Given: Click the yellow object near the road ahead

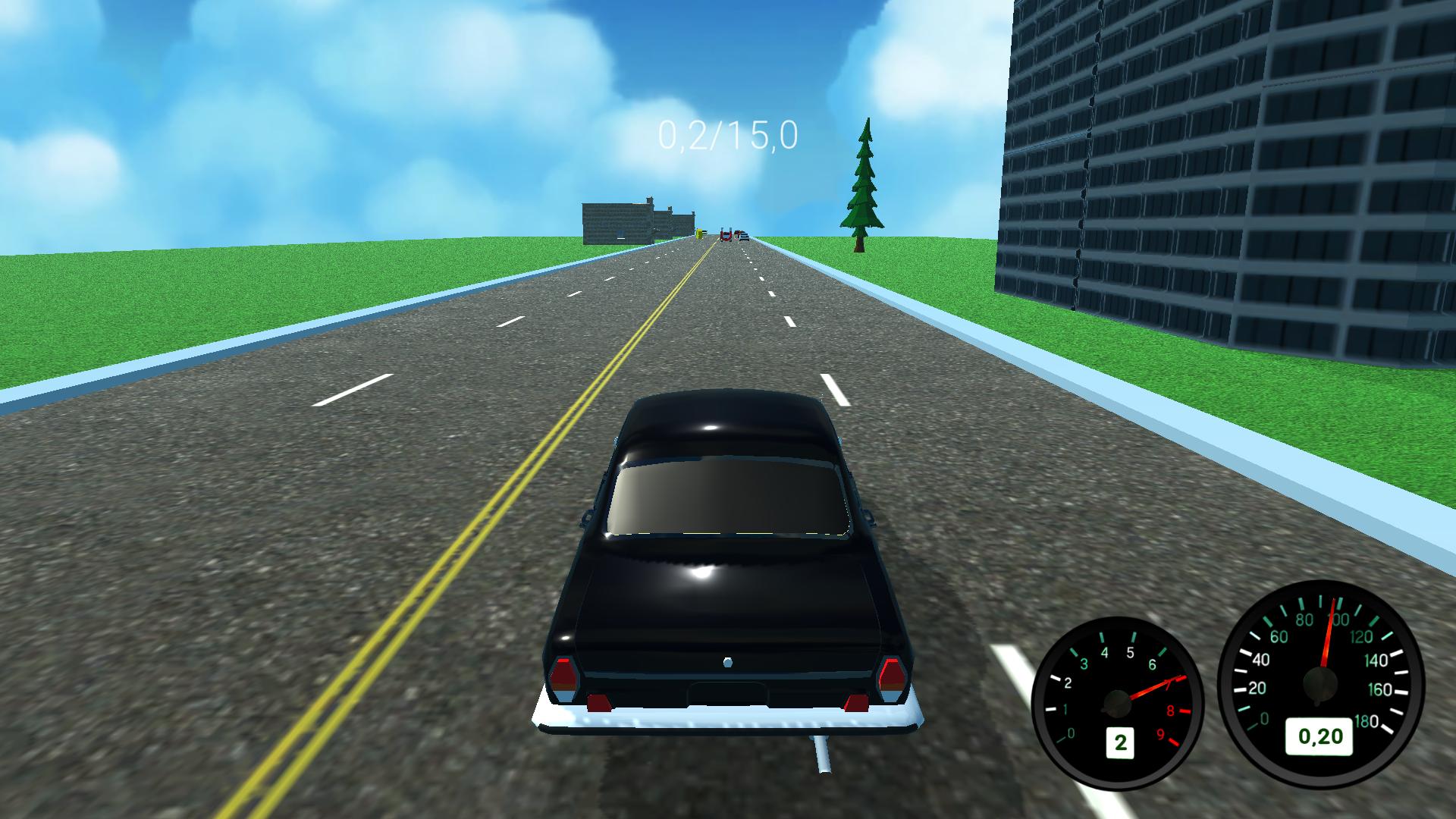Looking at the screenshot, I should 699,235.
